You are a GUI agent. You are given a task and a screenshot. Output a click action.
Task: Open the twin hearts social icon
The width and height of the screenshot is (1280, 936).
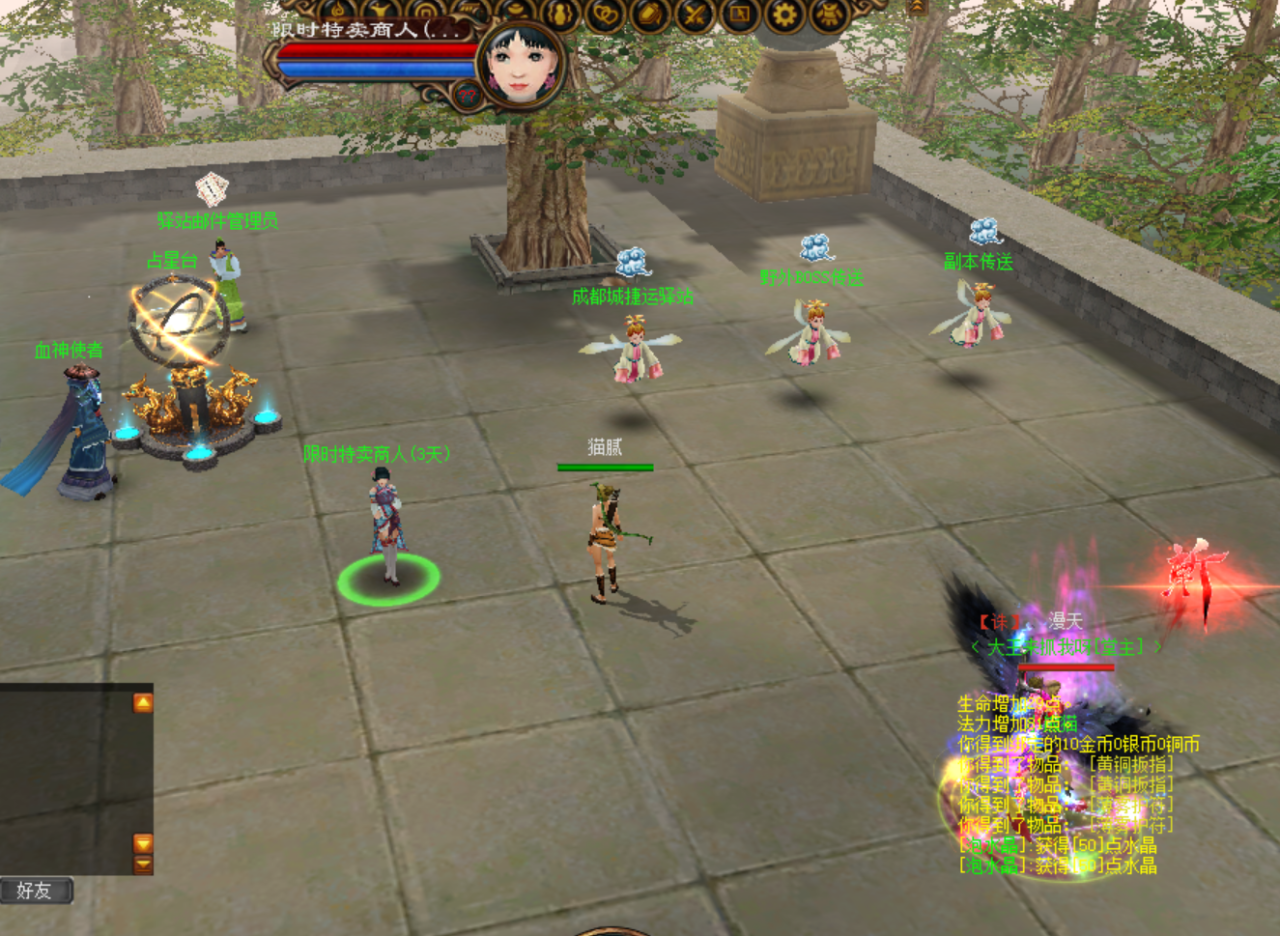point(604,14)
